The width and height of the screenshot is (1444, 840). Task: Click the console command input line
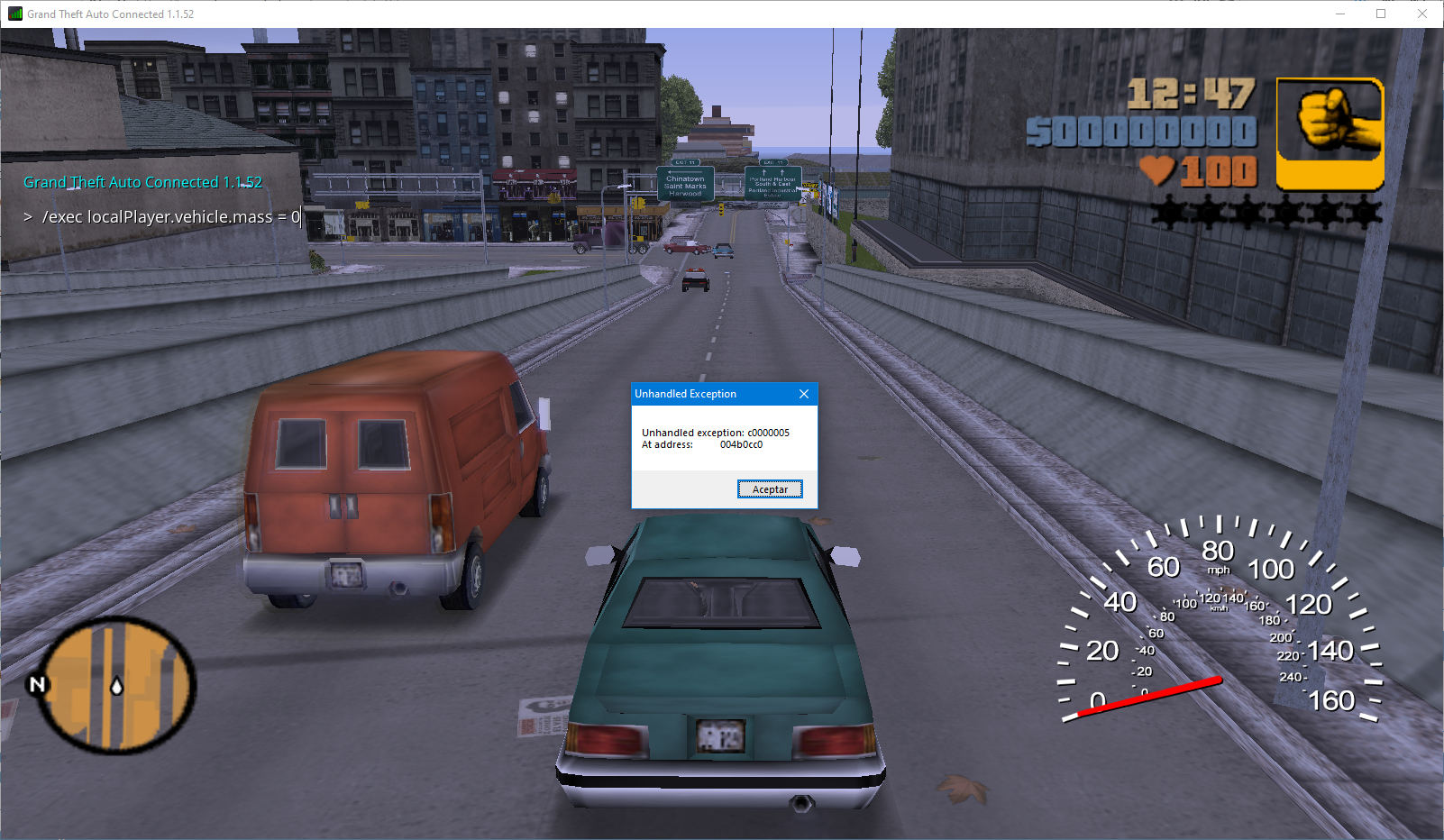click(171, 217)
